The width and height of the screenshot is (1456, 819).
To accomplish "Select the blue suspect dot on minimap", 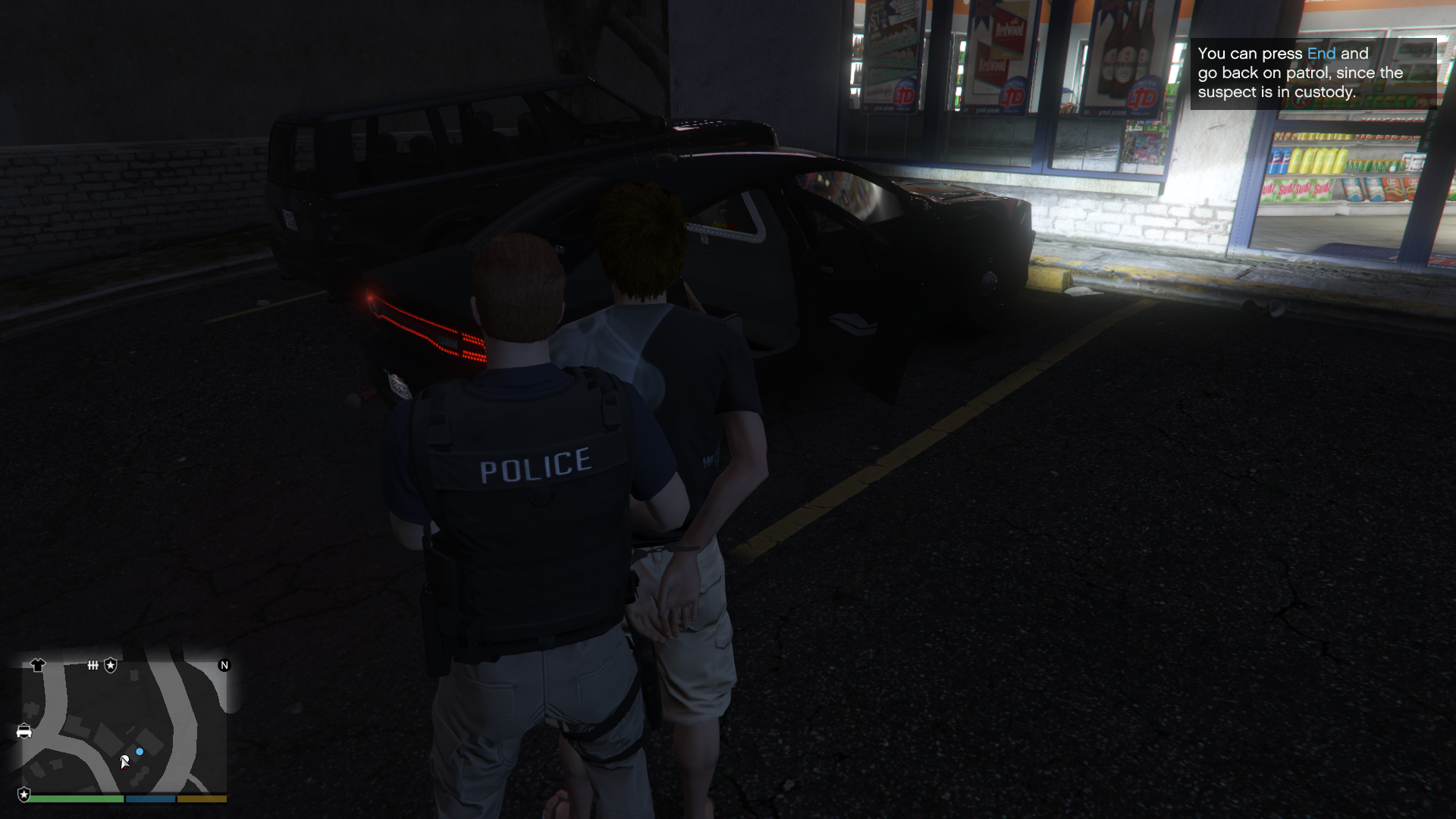I will [x=140, y=752].
